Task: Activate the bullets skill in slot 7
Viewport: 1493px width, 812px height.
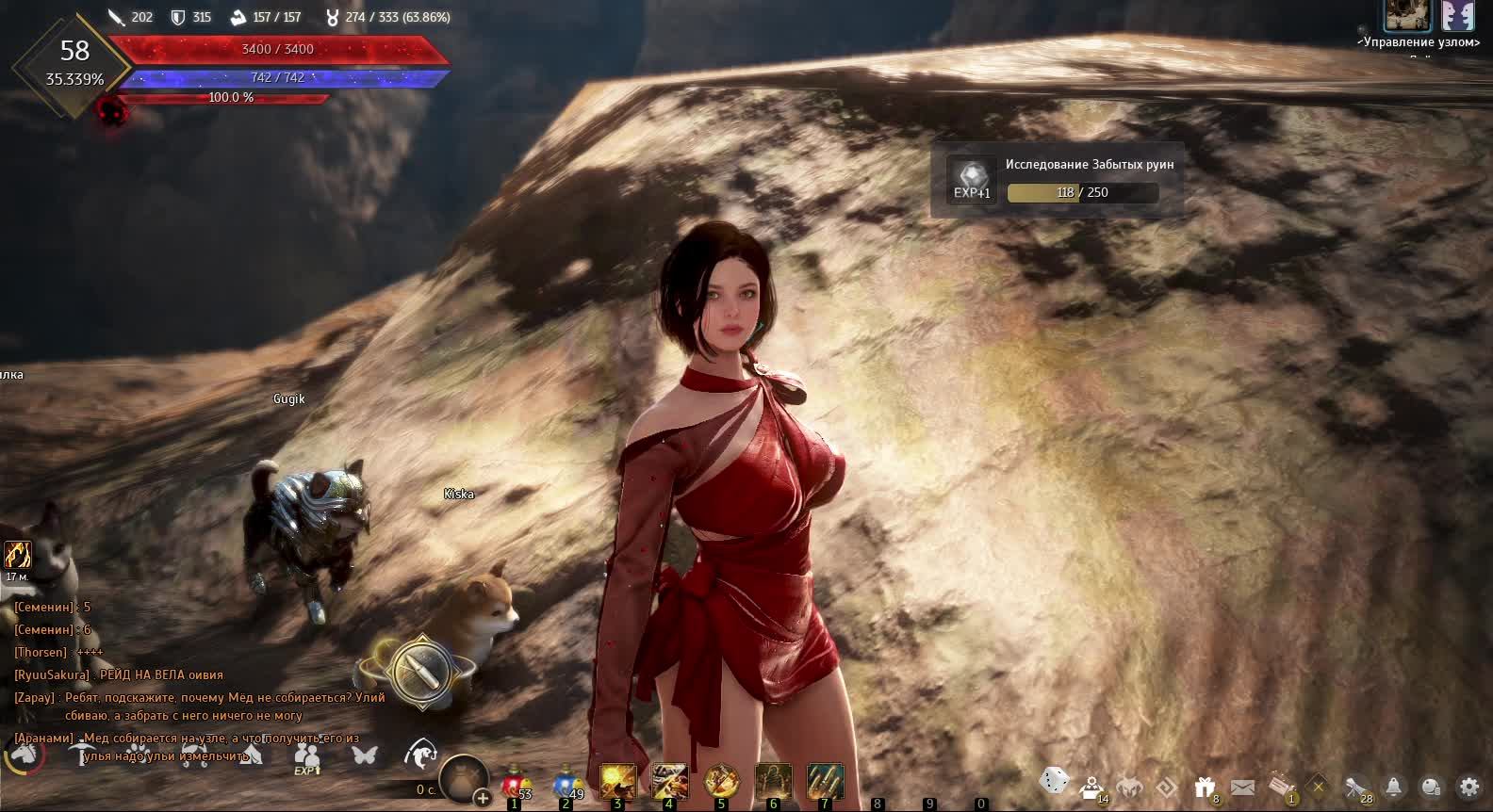Action: (x=825, y=782)
